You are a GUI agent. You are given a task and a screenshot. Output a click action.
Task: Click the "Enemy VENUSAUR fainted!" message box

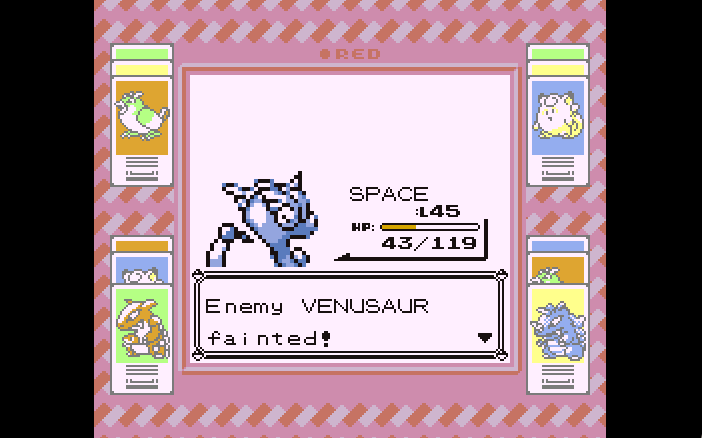point(349,318)
